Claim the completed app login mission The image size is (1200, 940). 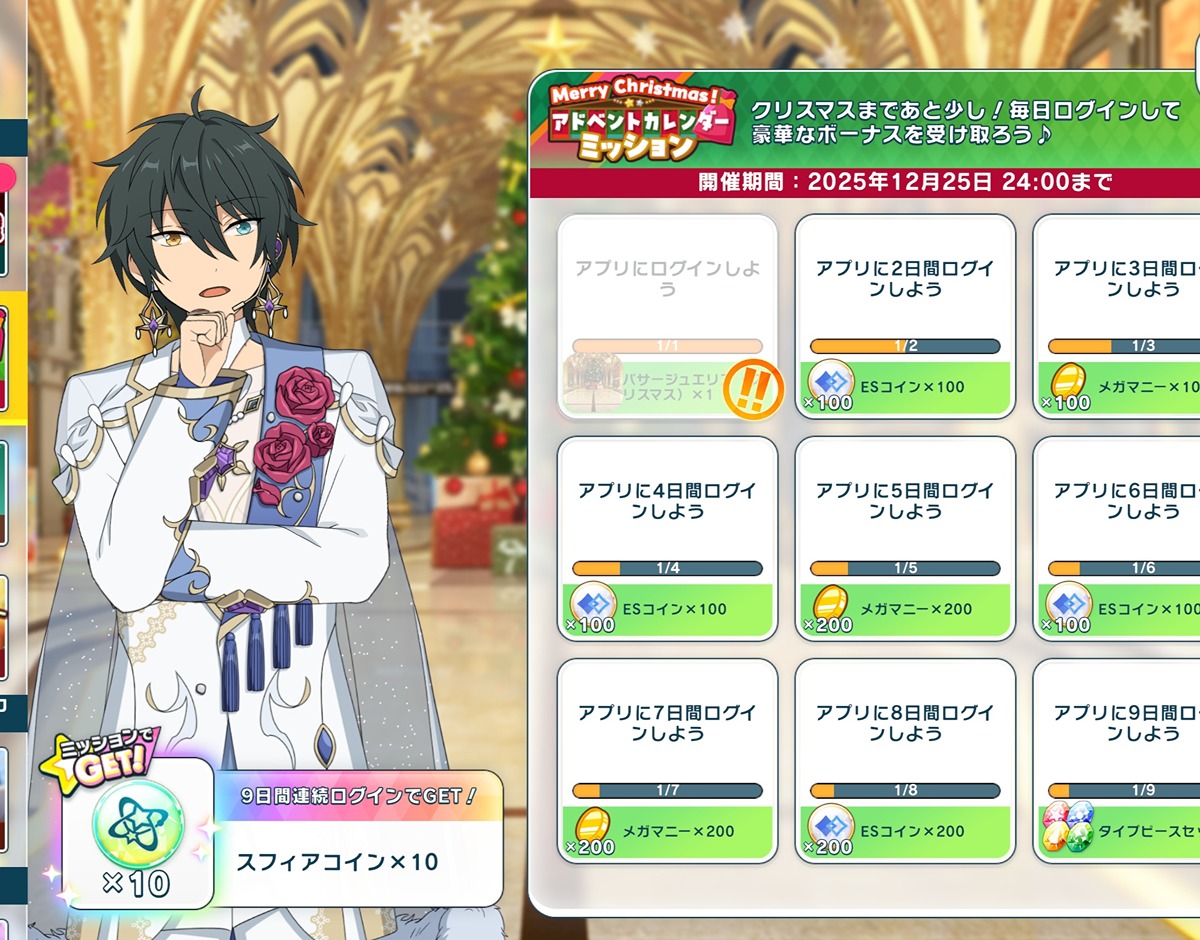click(667, 315)
